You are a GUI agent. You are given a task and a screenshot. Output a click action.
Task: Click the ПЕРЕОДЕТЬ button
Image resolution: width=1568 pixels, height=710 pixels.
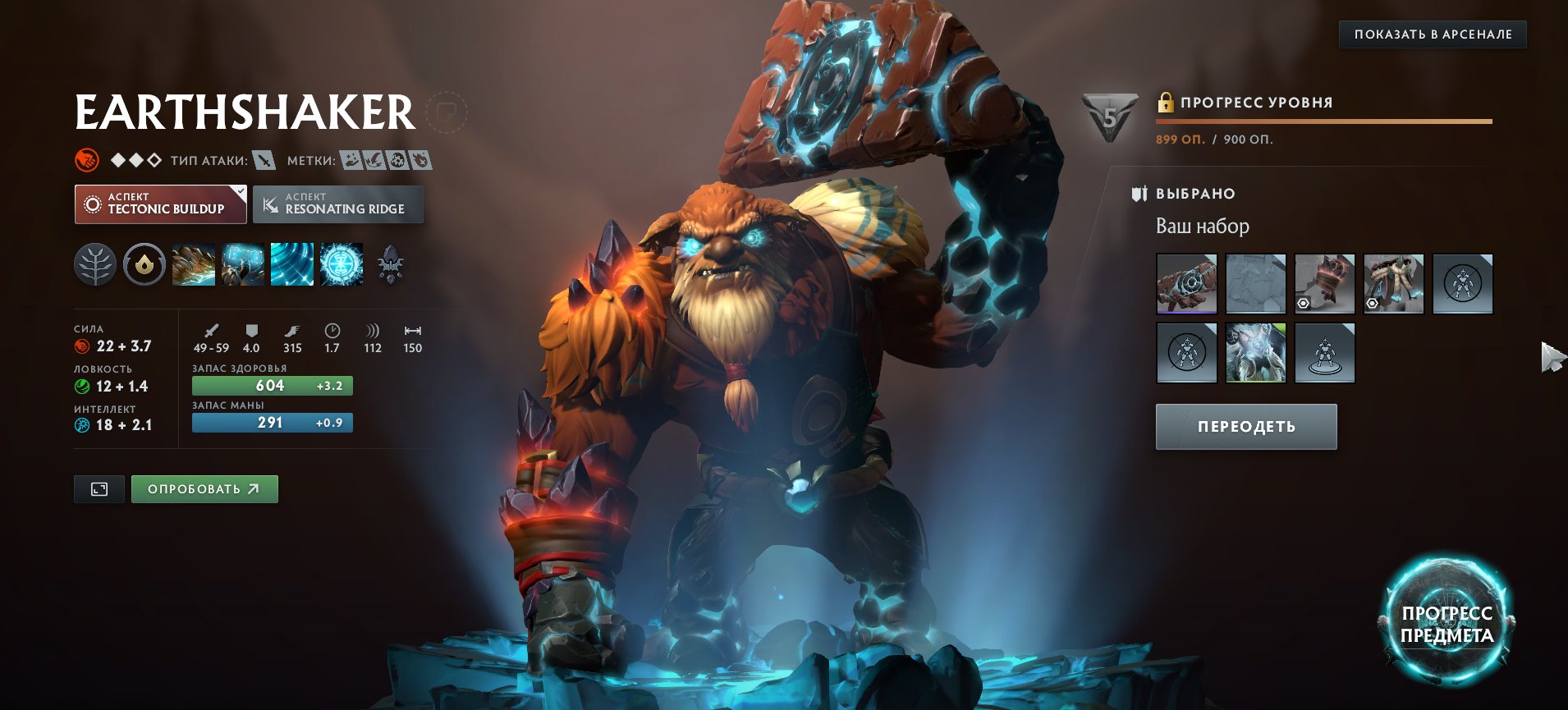pyautogui.click(x=1245, y=426)
